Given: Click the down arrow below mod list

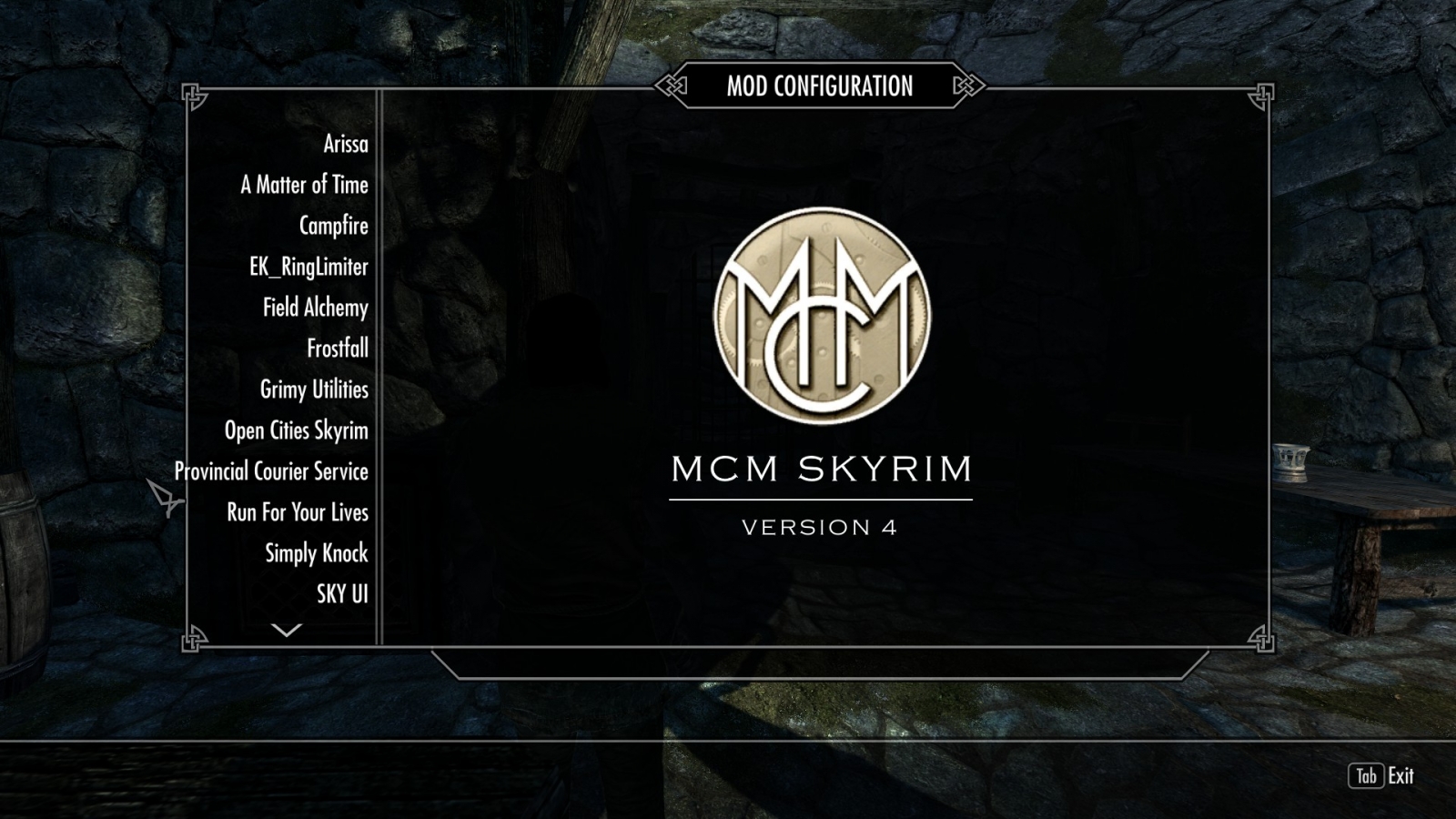Looking at the screenshot, I should click(x=287, y=630).
